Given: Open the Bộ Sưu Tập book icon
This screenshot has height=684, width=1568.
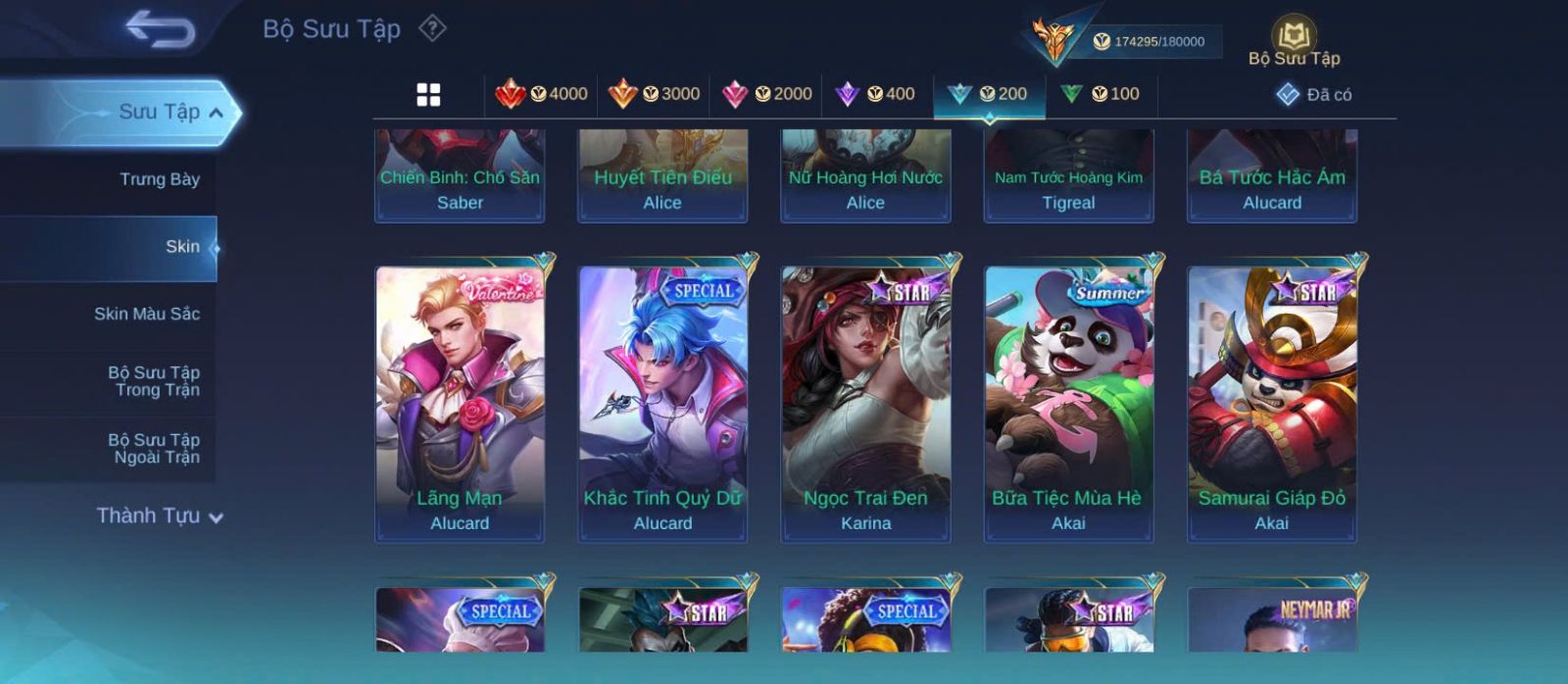Looking at the screenshot, I should coord(1294,41).
